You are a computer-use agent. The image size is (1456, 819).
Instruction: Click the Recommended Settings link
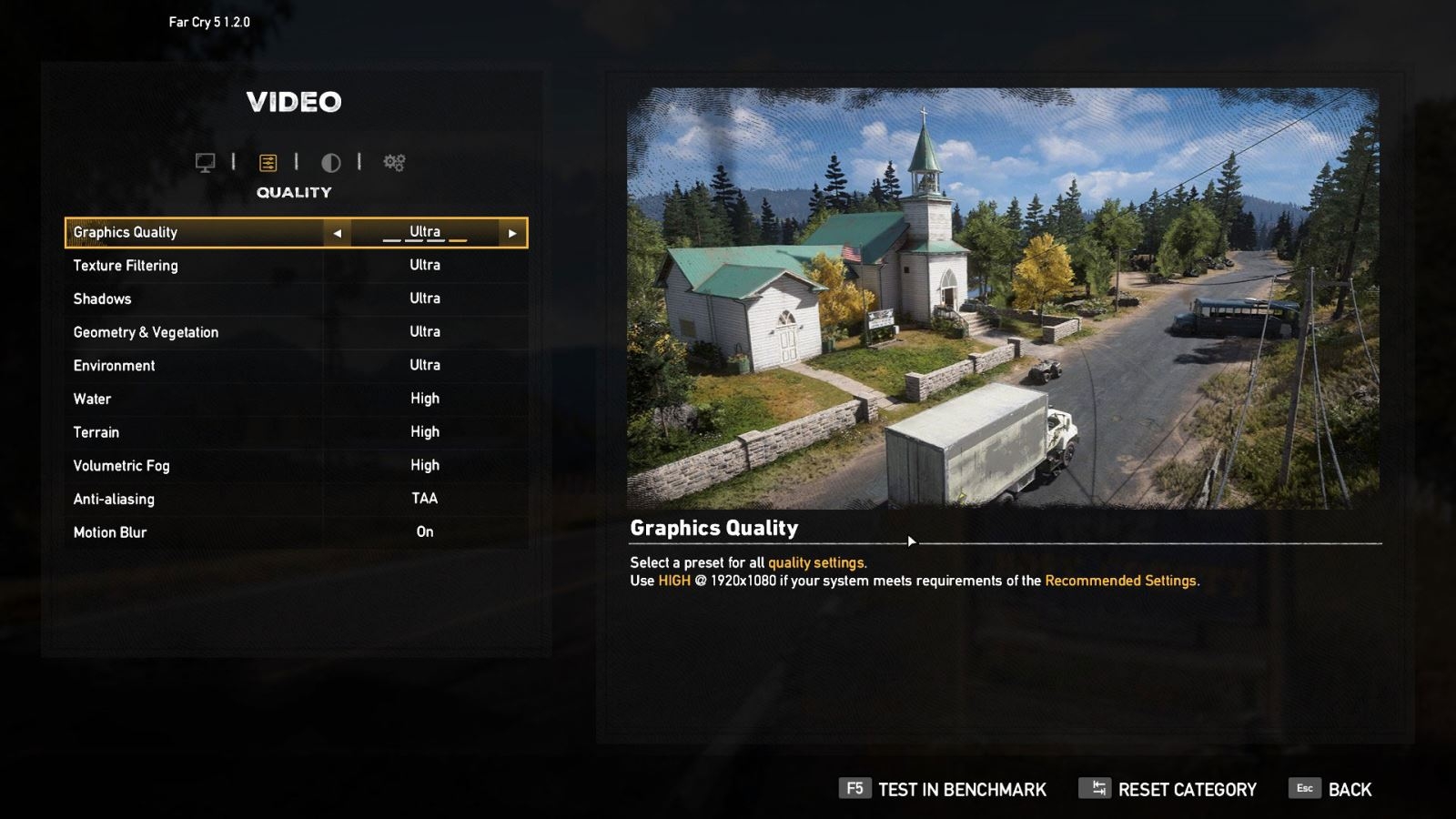tap(1121, 580)
